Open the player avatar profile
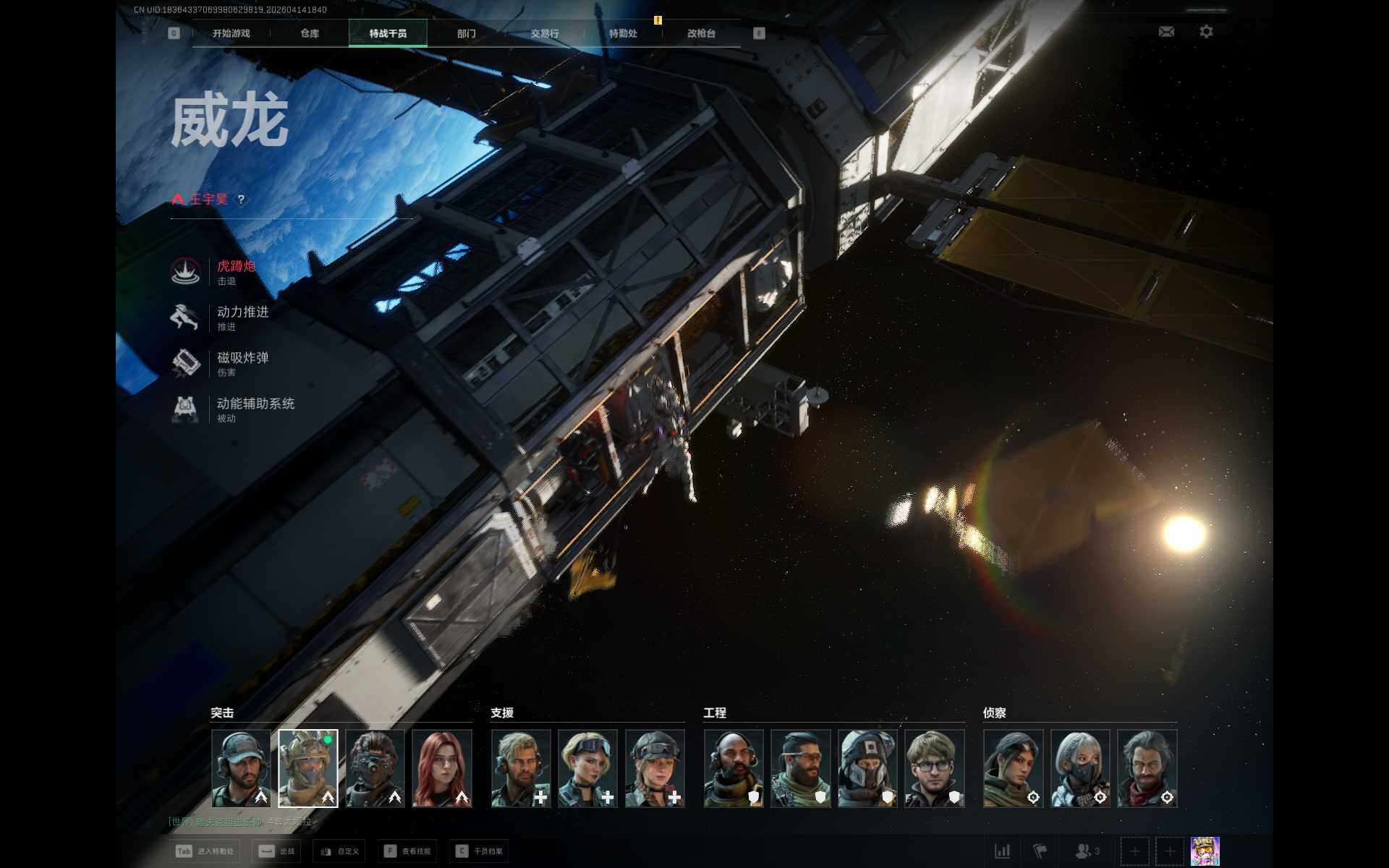1389x868 pixels. click(1205, 851)
